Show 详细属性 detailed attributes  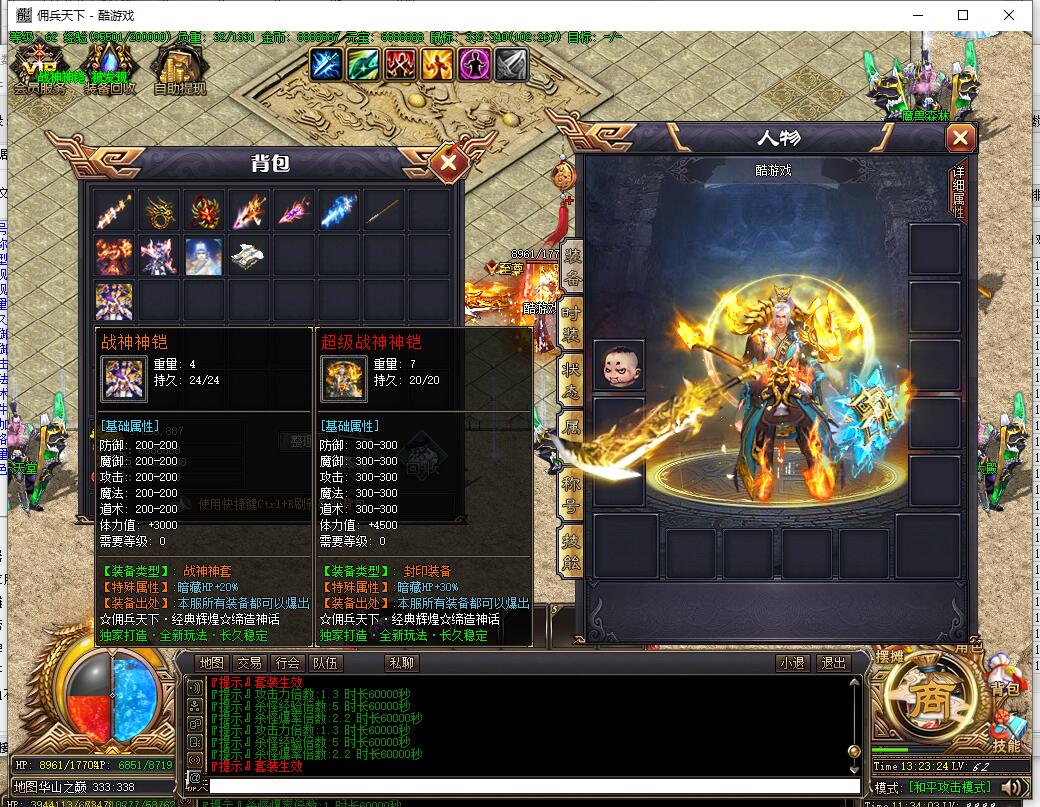(958, 188)
